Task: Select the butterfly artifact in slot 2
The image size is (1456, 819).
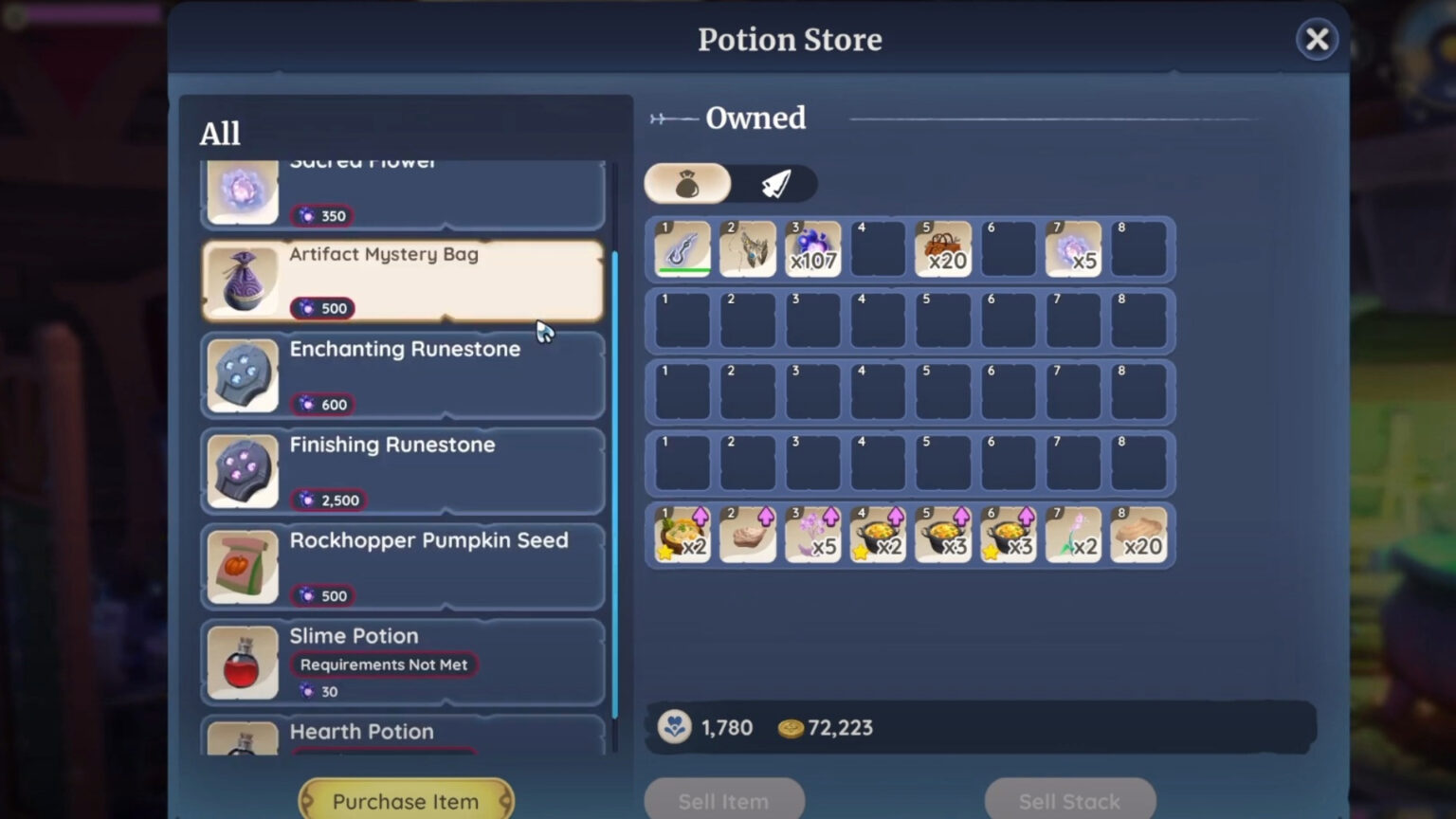Action: point(747,247)
